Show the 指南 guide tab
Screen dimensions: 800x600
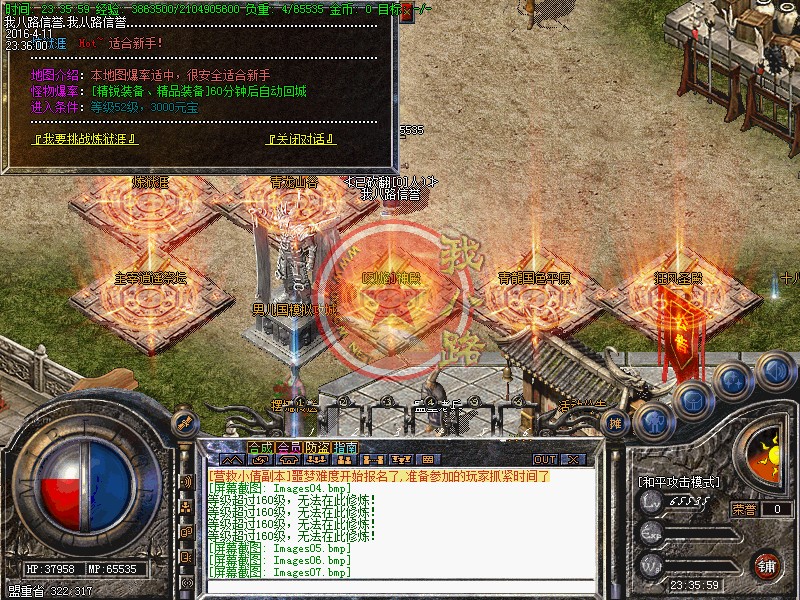pyautogui.click(x=345, y=448)
